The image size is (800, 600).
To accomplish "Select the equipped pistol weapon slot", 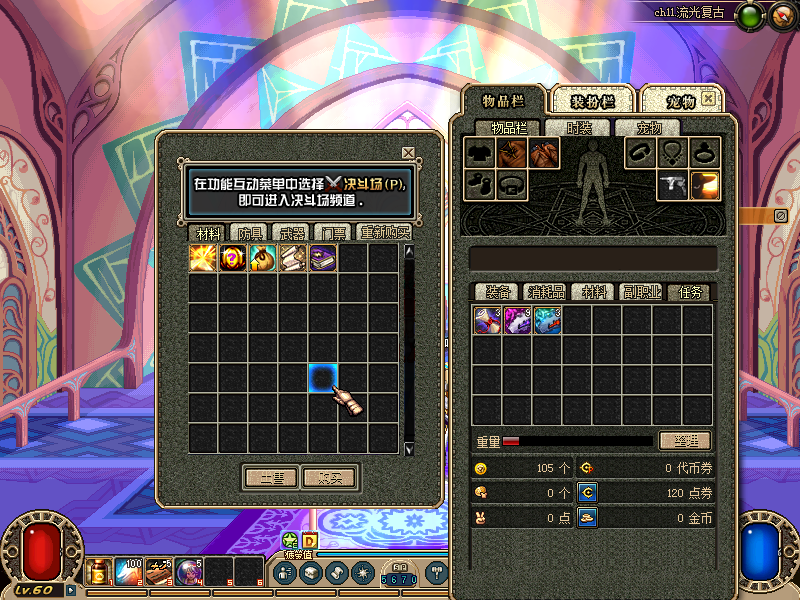I will tap(673, 185).
